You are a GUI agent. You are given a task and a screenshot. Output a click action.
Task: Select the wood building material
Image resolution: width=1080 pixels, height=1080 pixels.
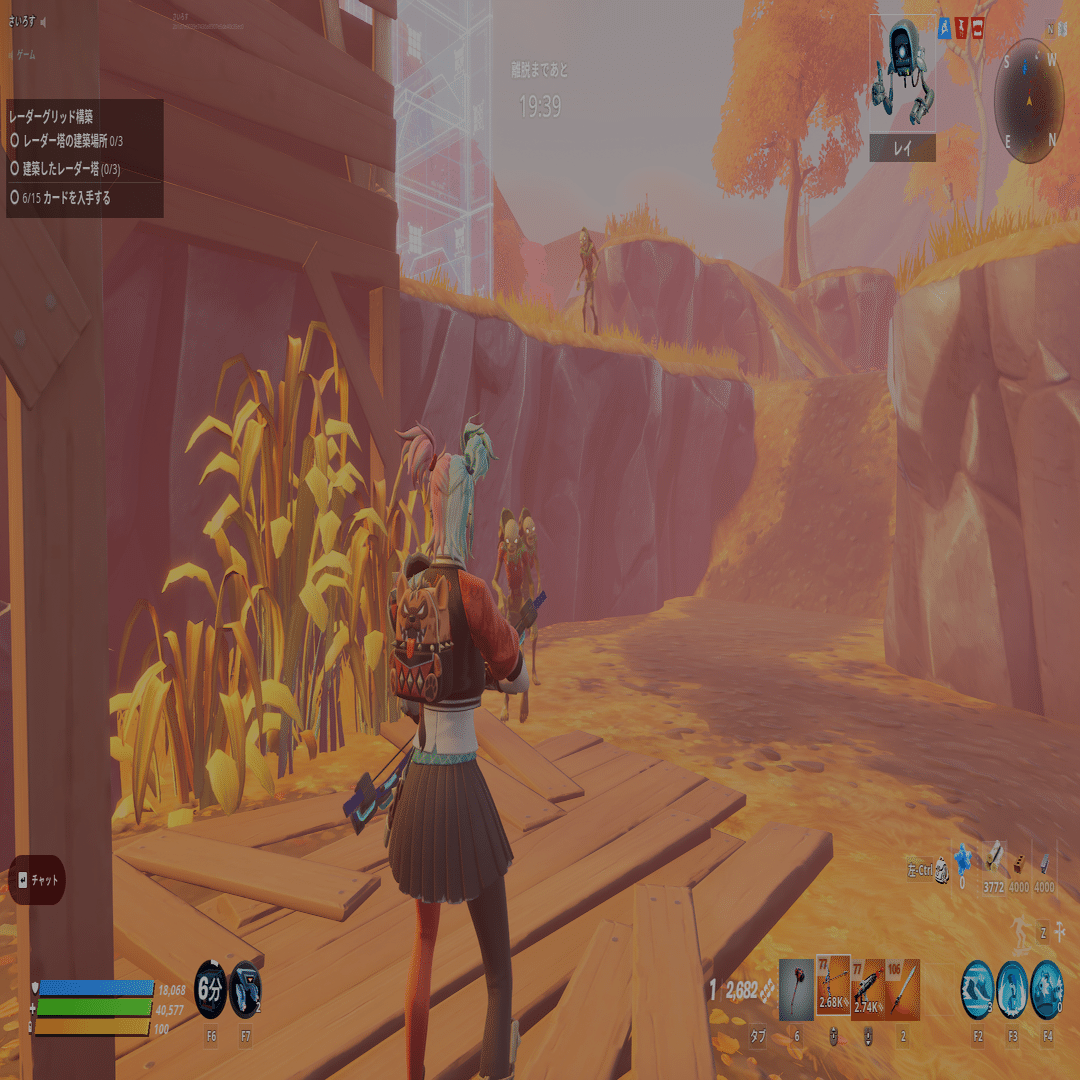point(993,860)
